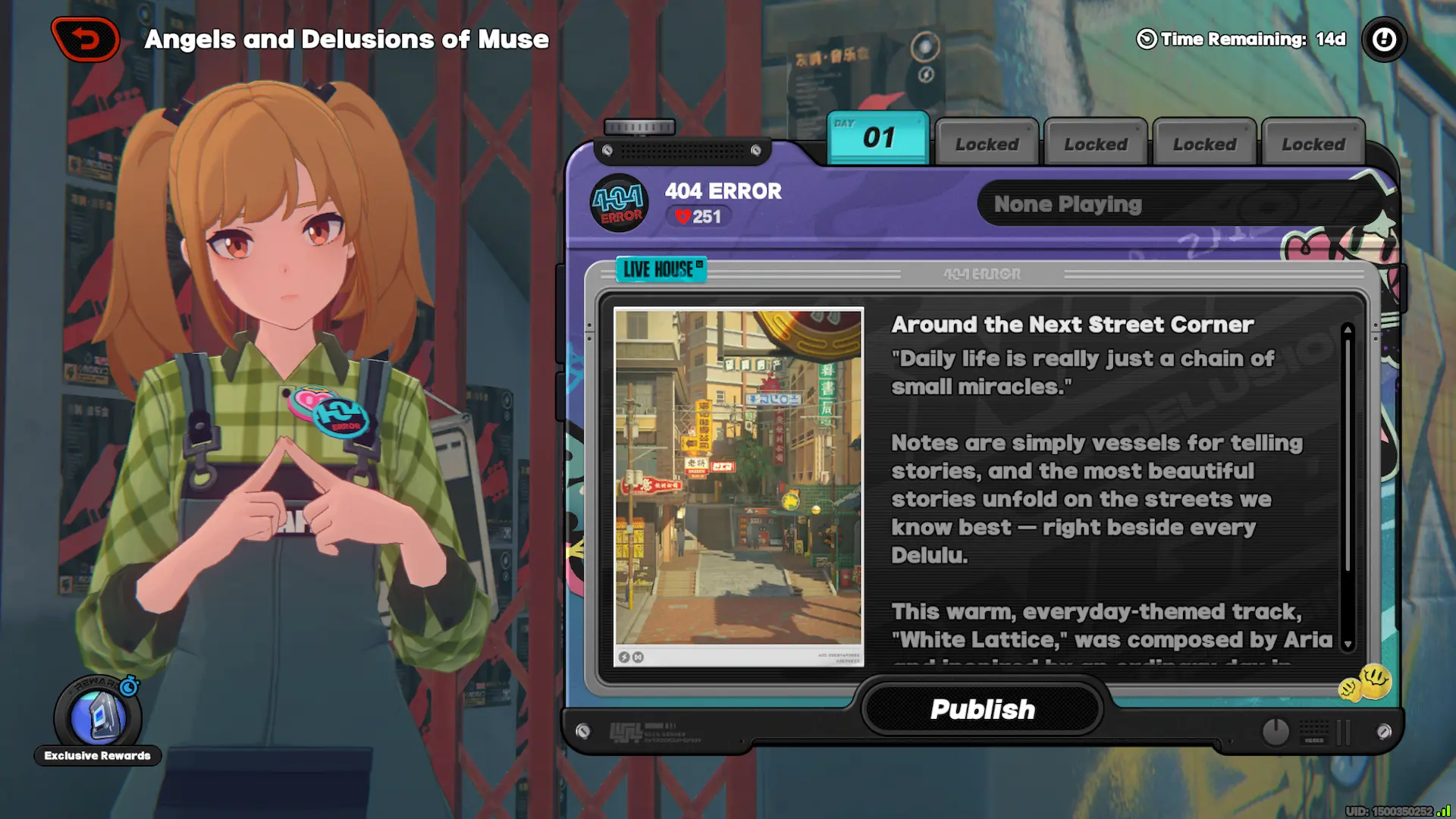
Task: Click the 404 ERROR band avatar icon
Action: coord(618,205)
